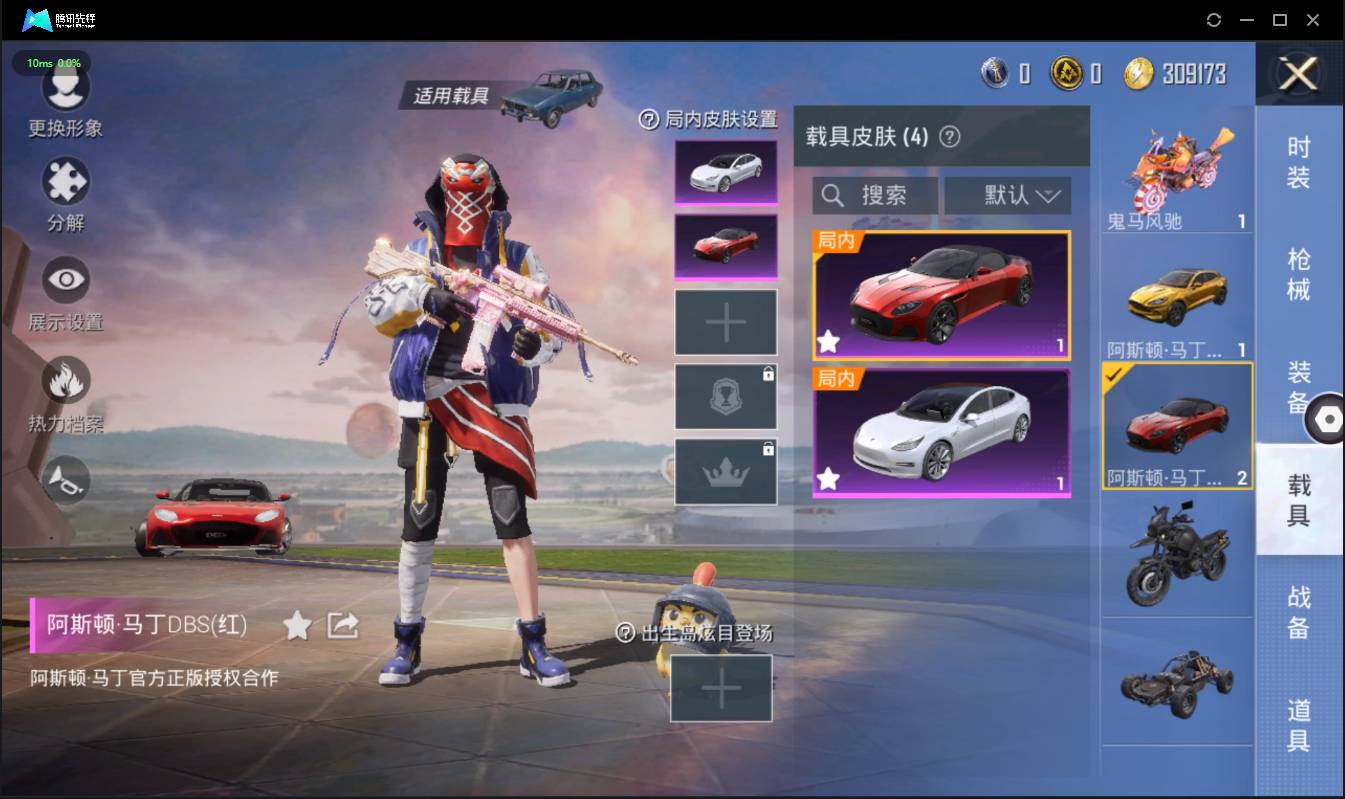Select the white Tesla skin card
This screenshot has width=1345, height=799.
(x=941, y=432)
